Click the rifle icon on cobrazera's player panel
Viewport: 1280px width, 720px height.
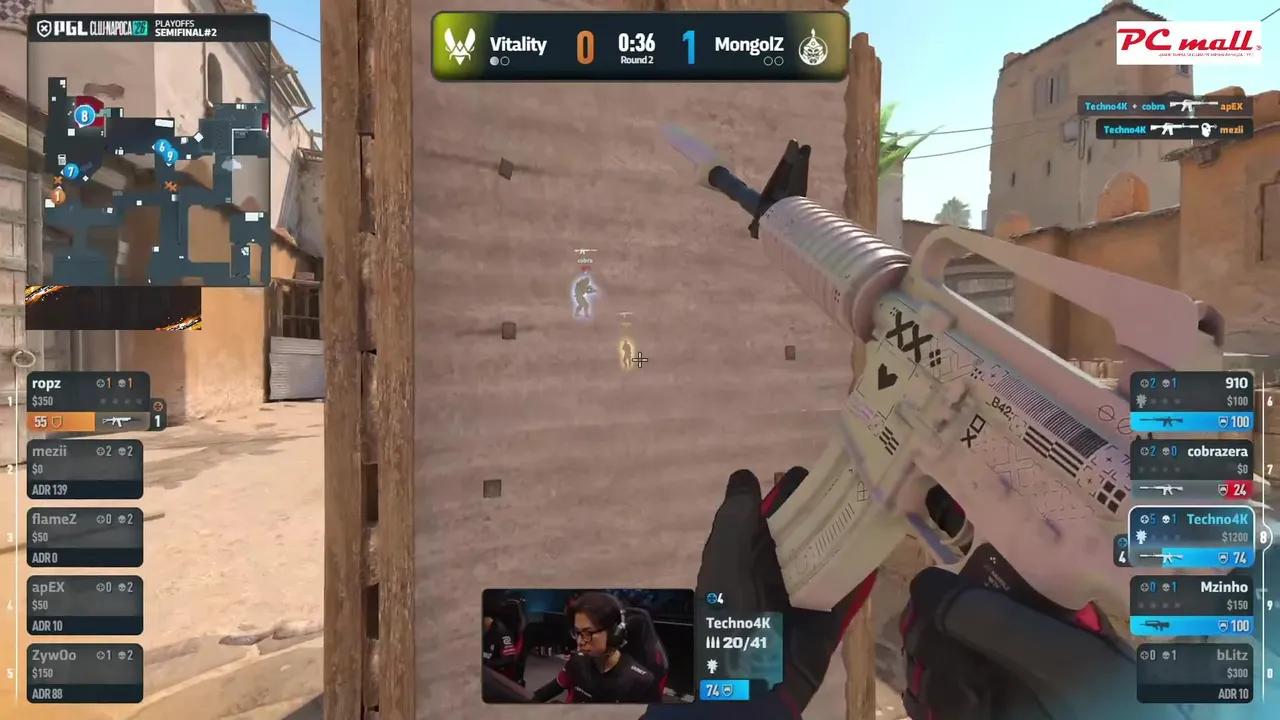click(1162, 489)
